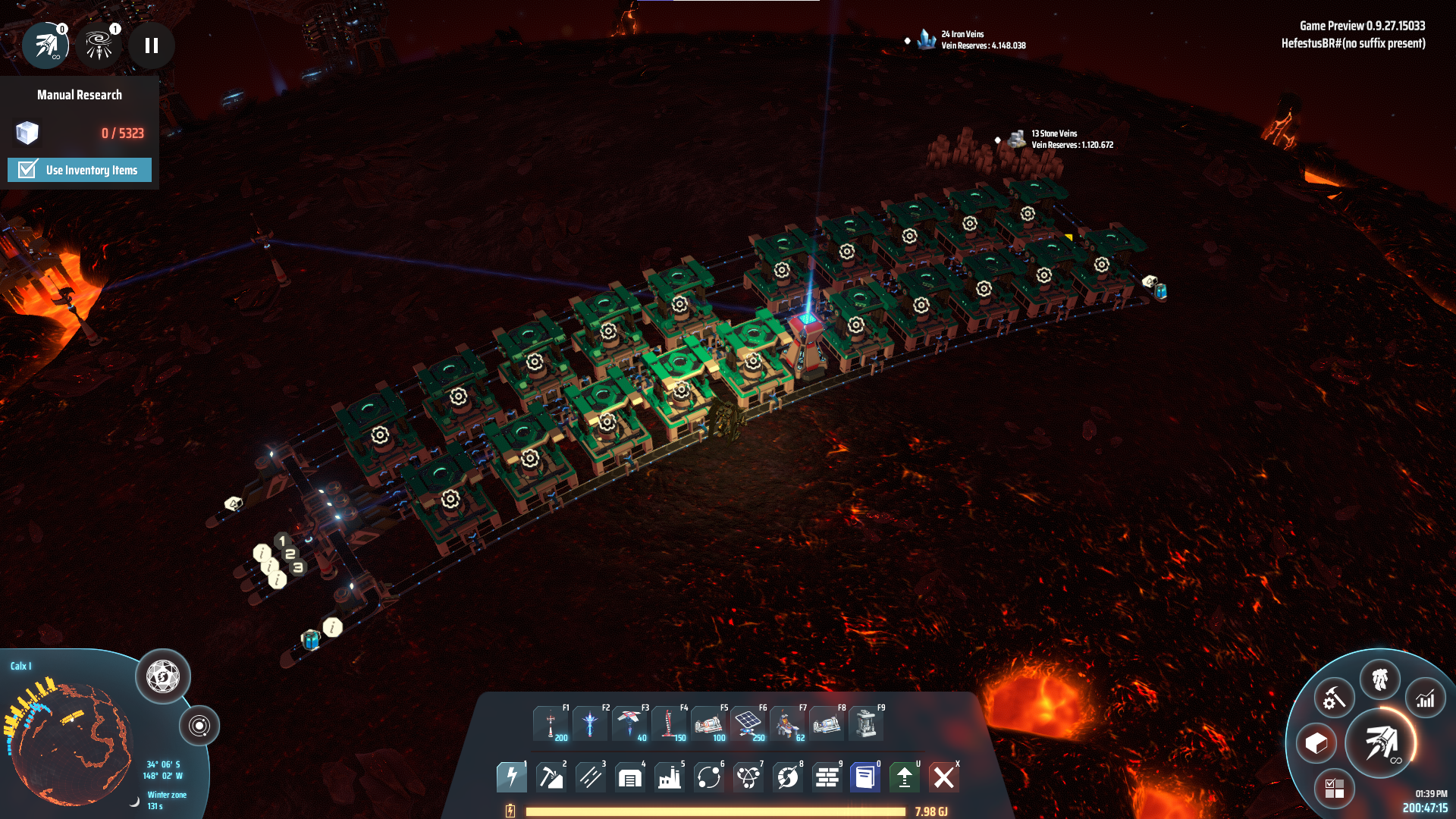Open the brick foundation build category
1456x819 pixels.
(x=827, y=777)
